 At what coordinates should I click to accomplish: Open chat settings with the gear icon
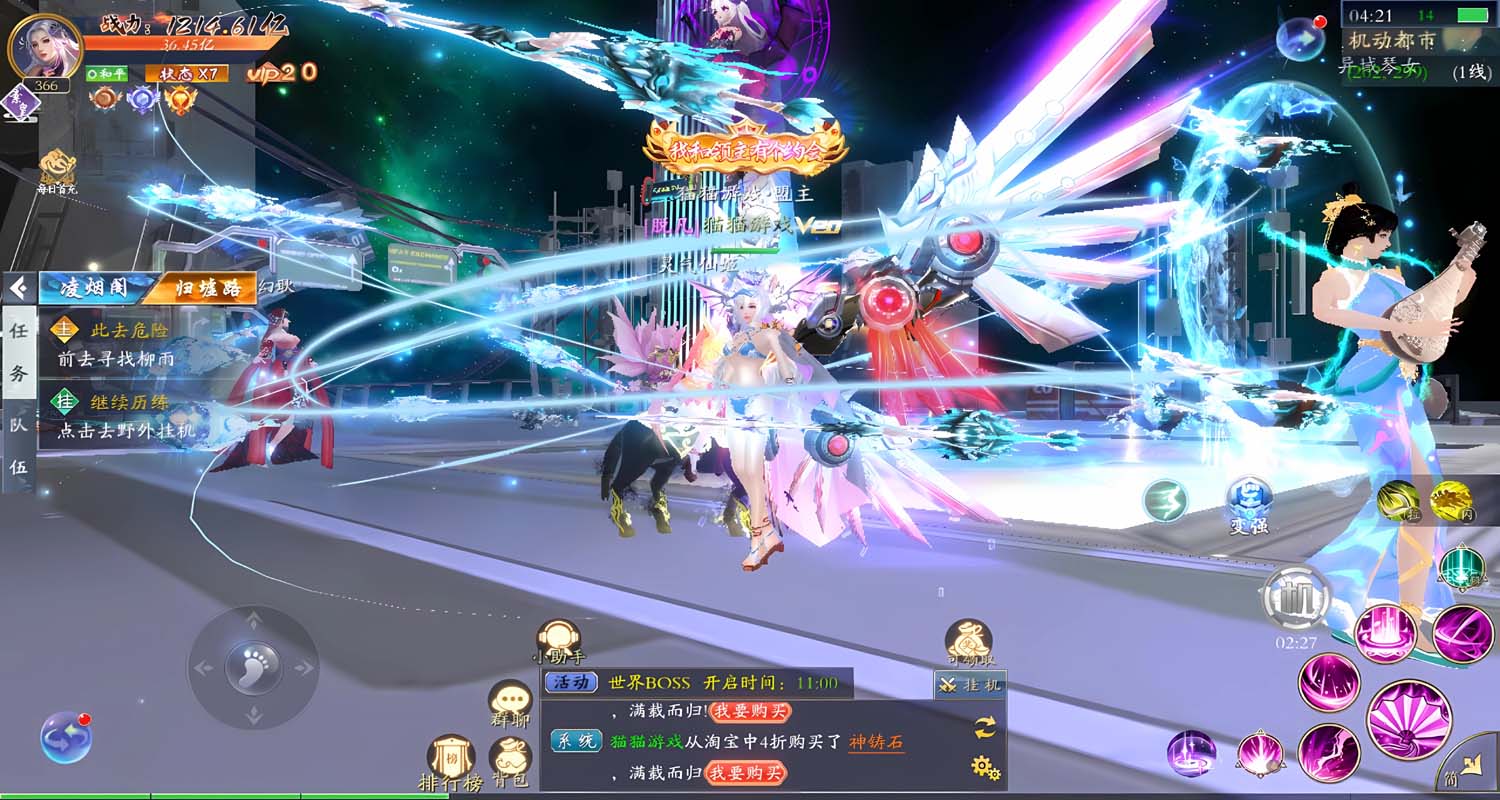point(986,767)
